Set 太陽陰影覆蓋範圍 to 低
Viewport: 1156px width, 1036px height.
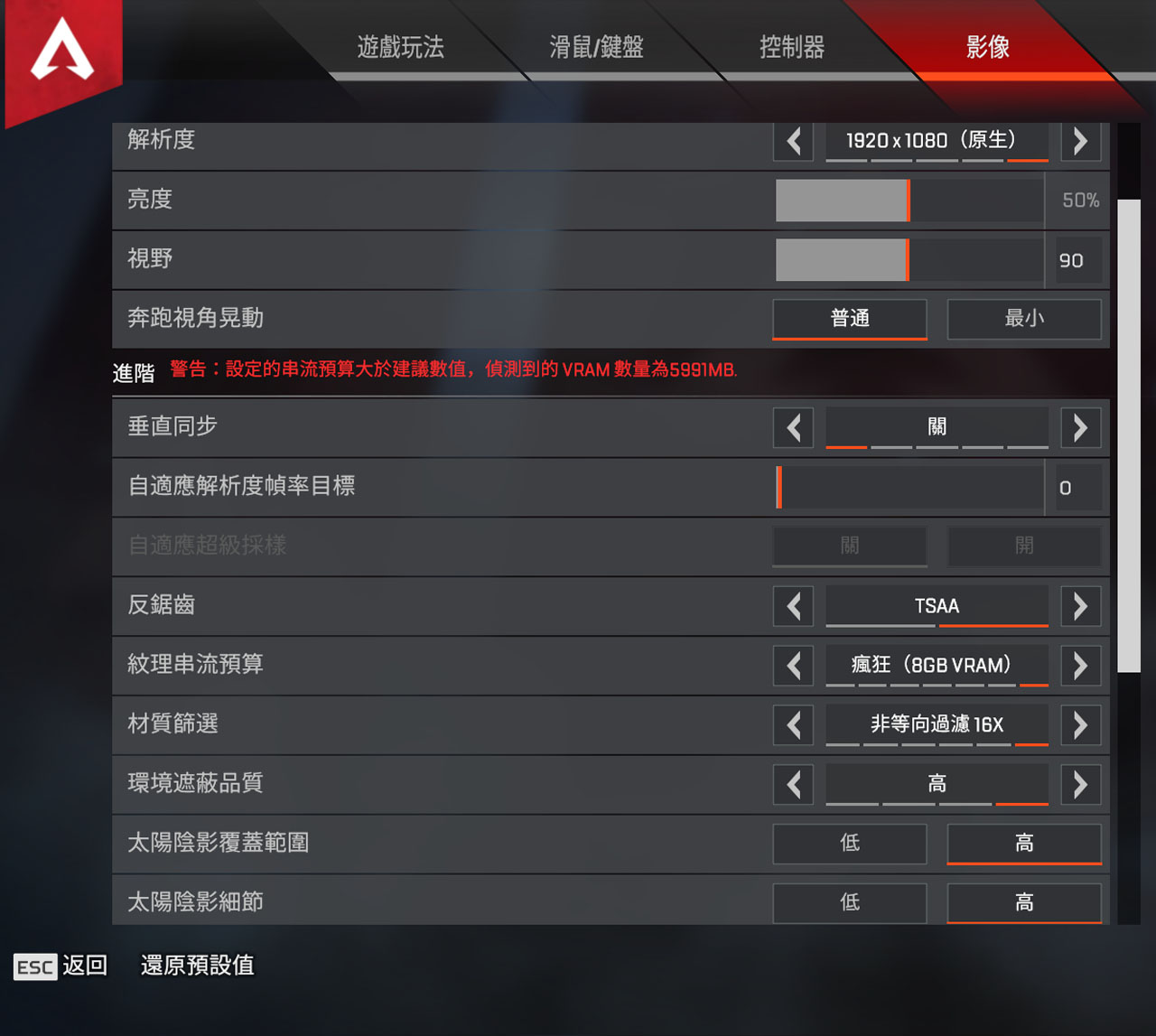click(849, 844)
